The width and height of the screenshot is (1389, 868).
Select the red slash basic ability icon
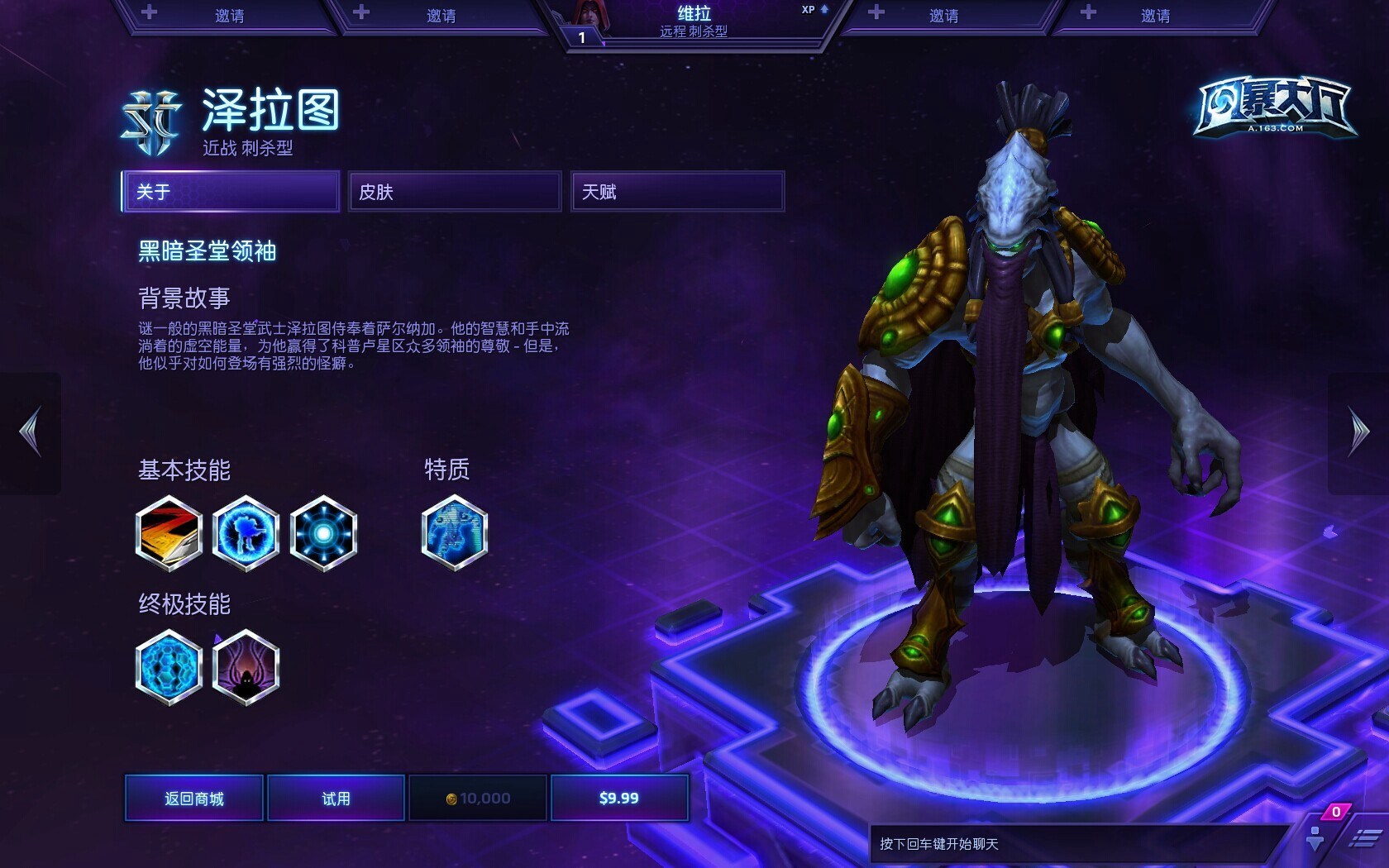[169, 533]
